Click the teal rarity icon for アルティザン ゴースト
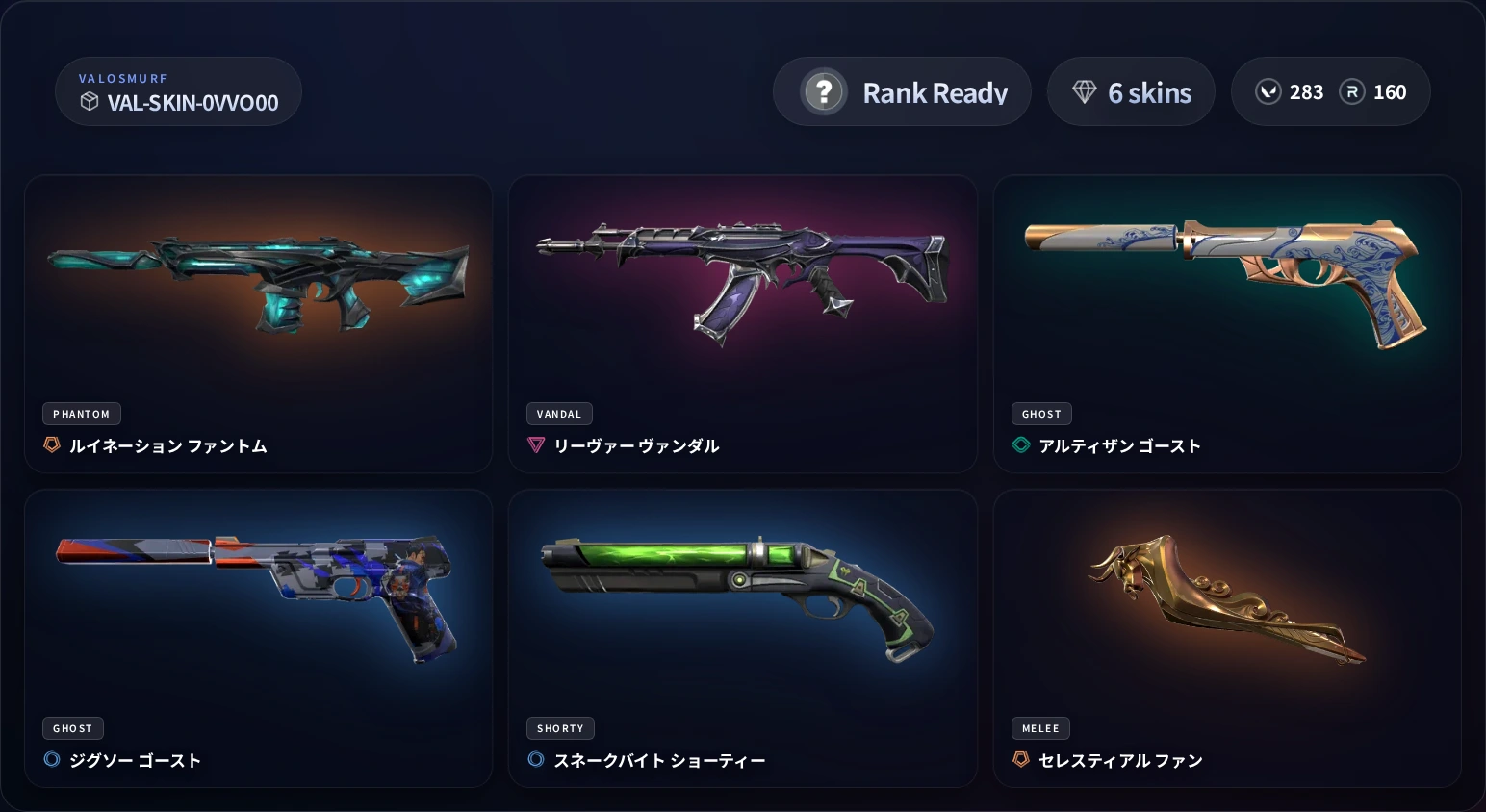 pos(1021,444)
